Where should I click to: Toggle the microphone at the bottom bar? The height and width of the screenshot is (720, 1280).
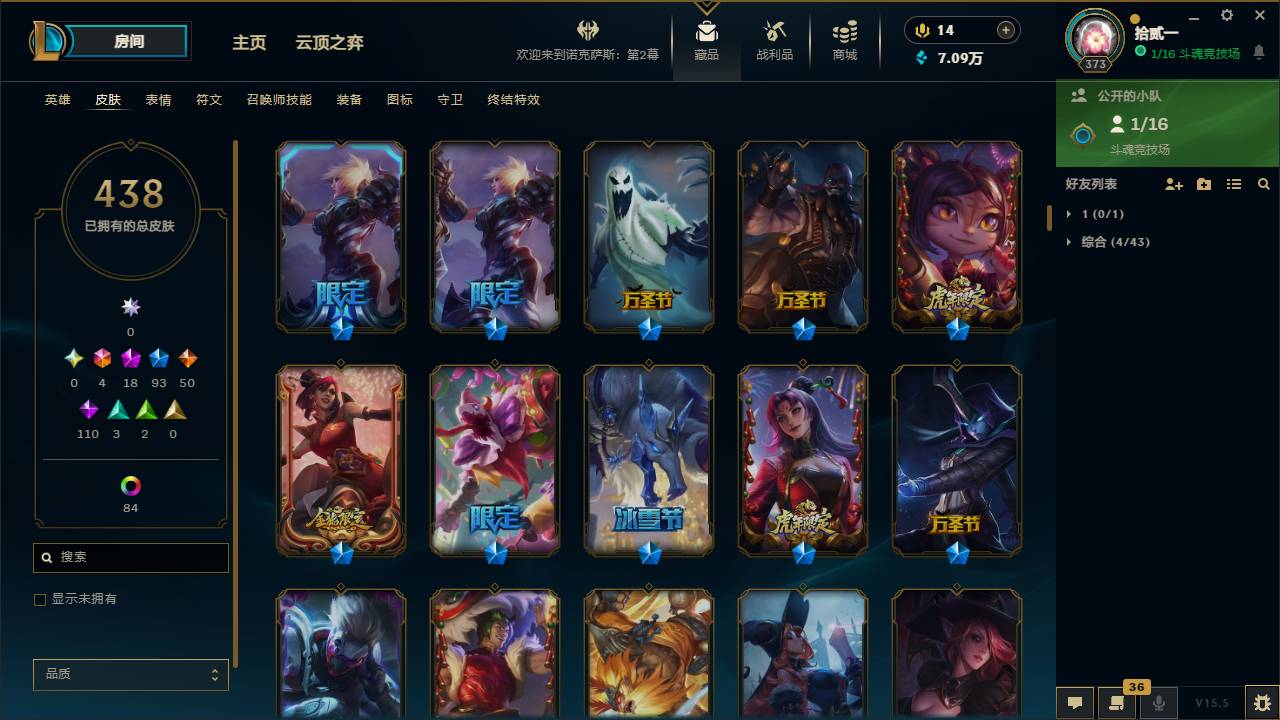point(1160,703)
